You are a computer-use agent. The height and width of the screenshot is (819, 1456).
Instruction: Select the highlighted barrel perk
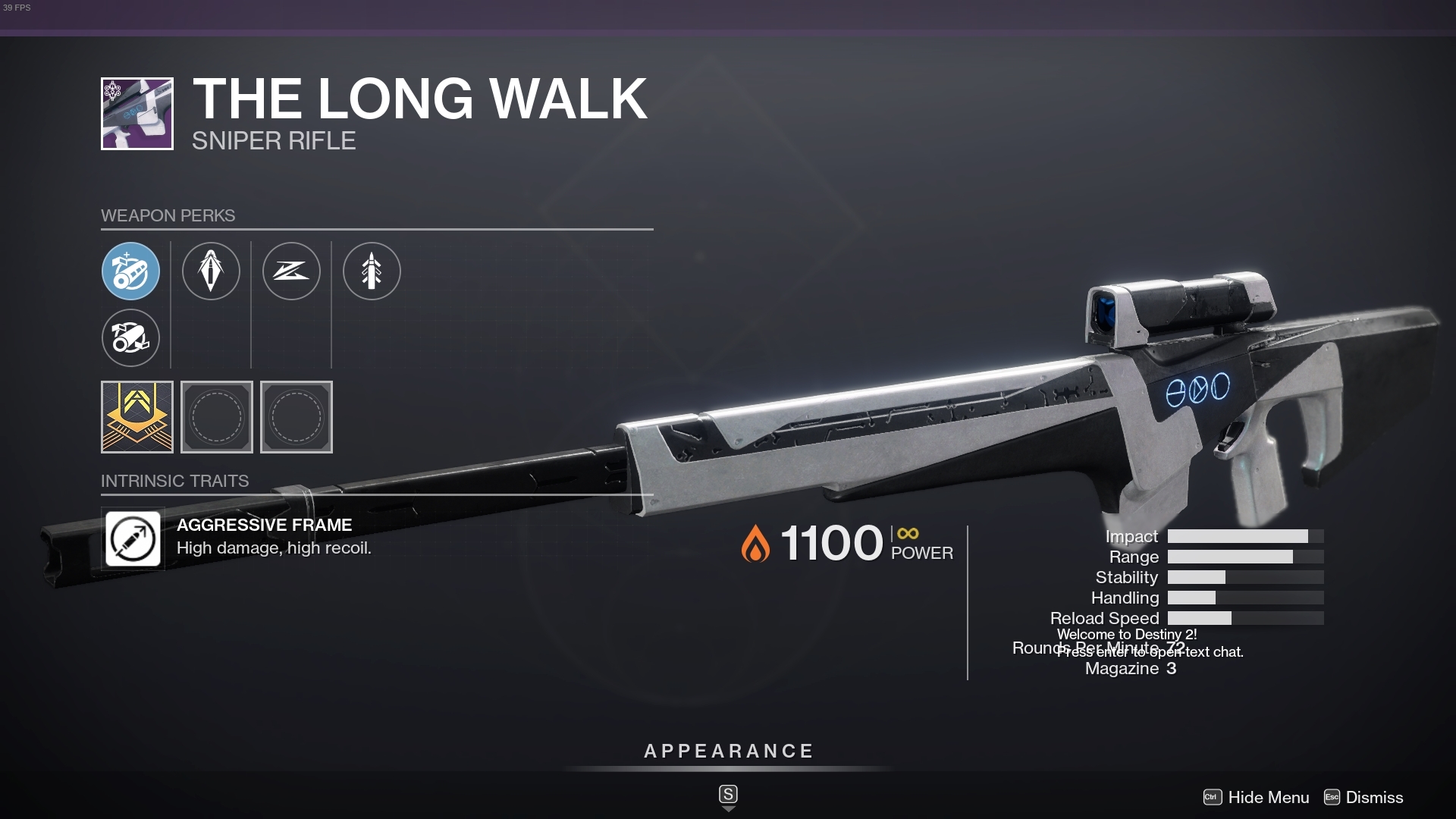[130, 271]
